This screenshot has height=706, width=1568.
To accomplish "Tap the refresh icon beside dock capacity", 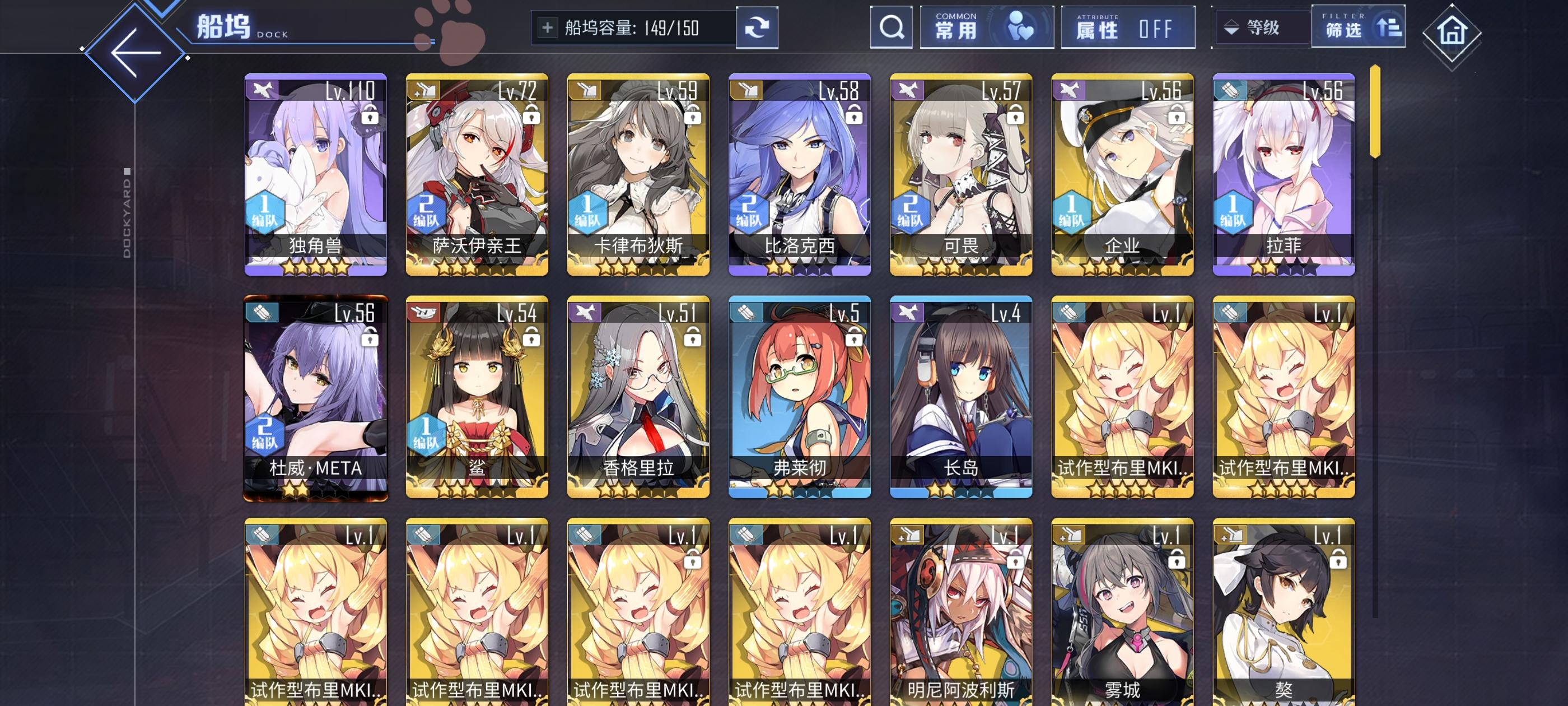I will [757, 27].
